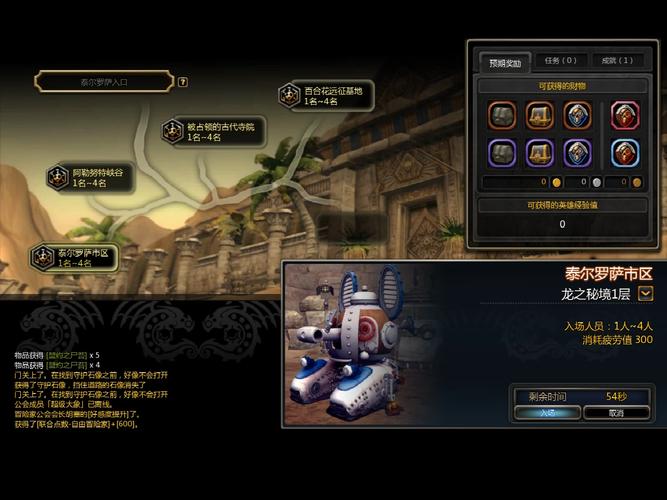This screenshot has height=500, width=667.
Task: Pick the 百合花远征基地 map node
Action: tap(326, 96)
